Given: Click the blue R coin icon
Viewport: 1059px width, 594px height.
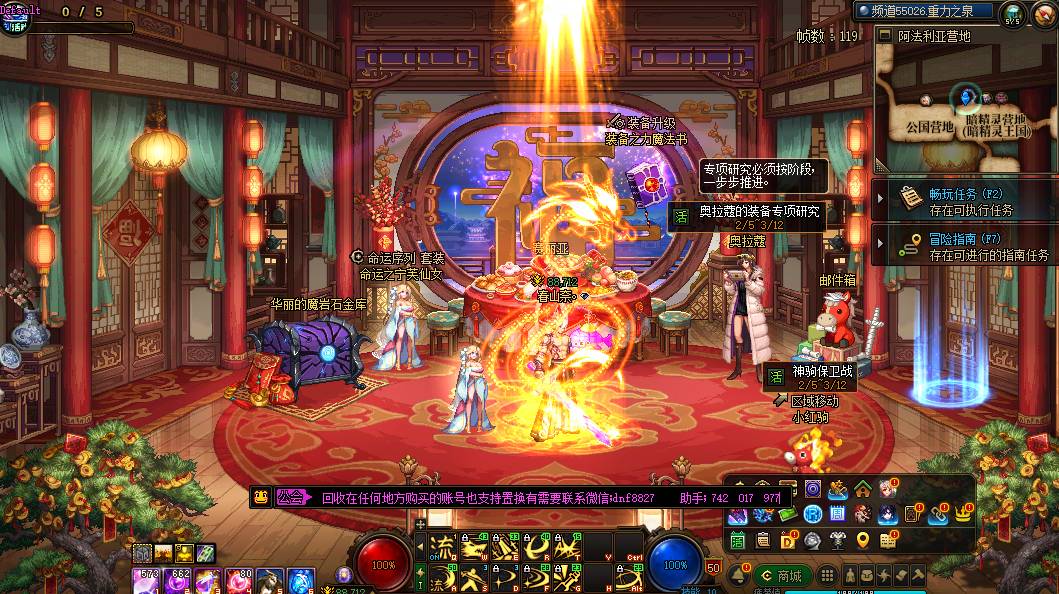Looking at the screenshot, I should click(812, 514).
